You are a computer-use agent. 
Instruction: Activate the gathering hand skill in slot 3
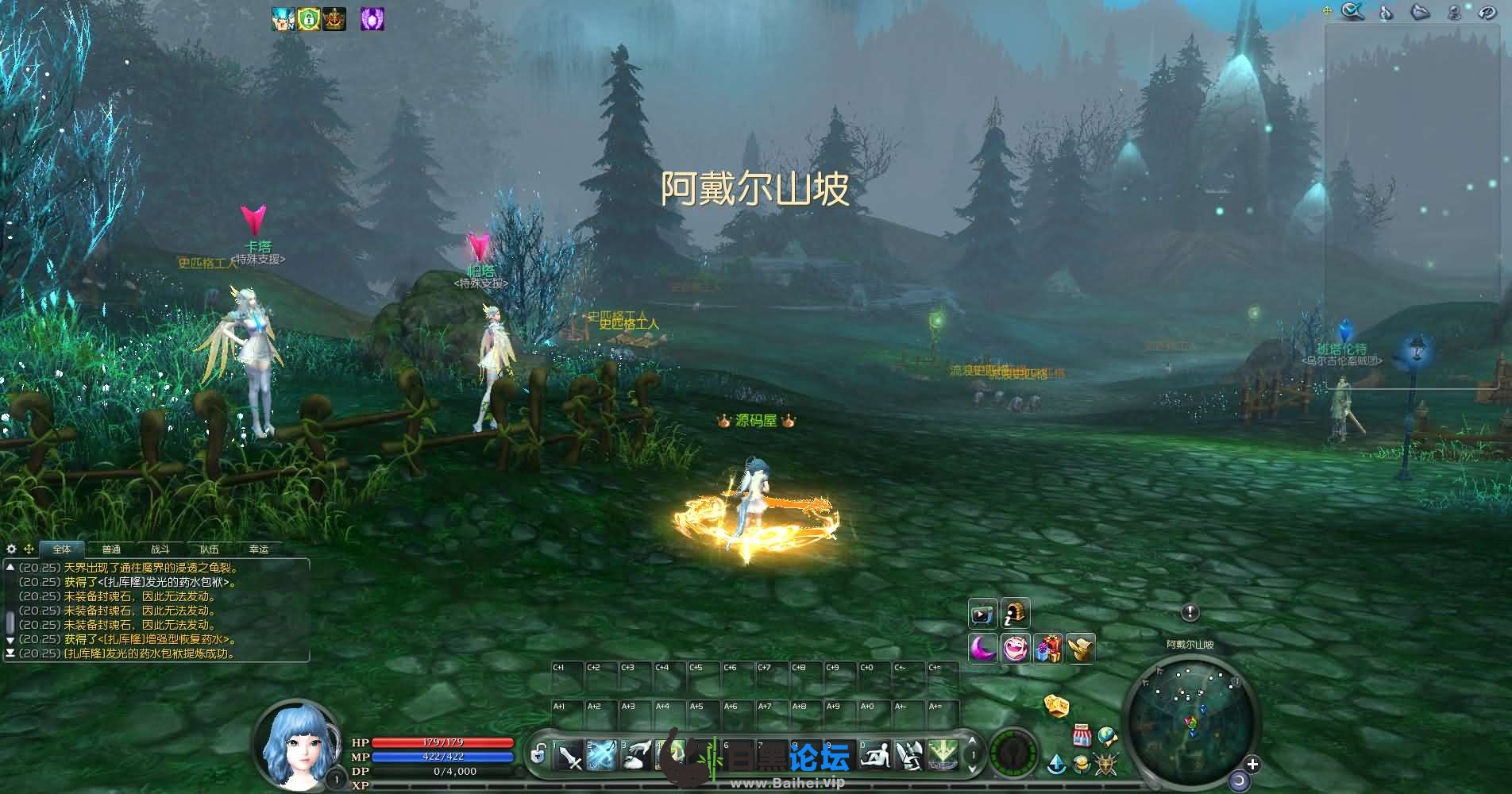(636, 755)
